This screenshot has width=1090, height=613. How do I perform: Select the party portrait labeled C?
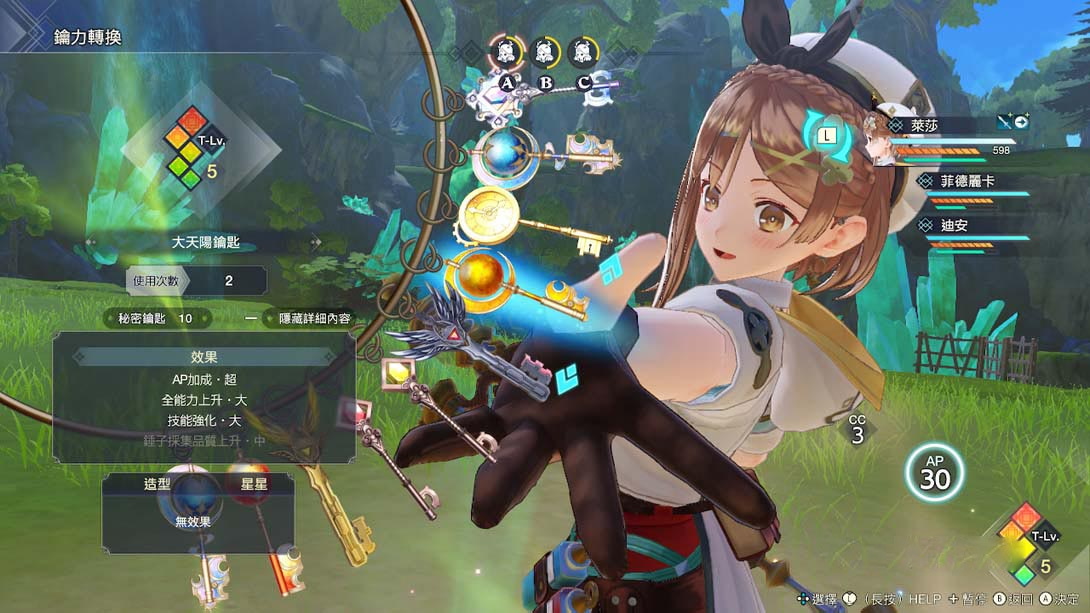pos(584,52)
